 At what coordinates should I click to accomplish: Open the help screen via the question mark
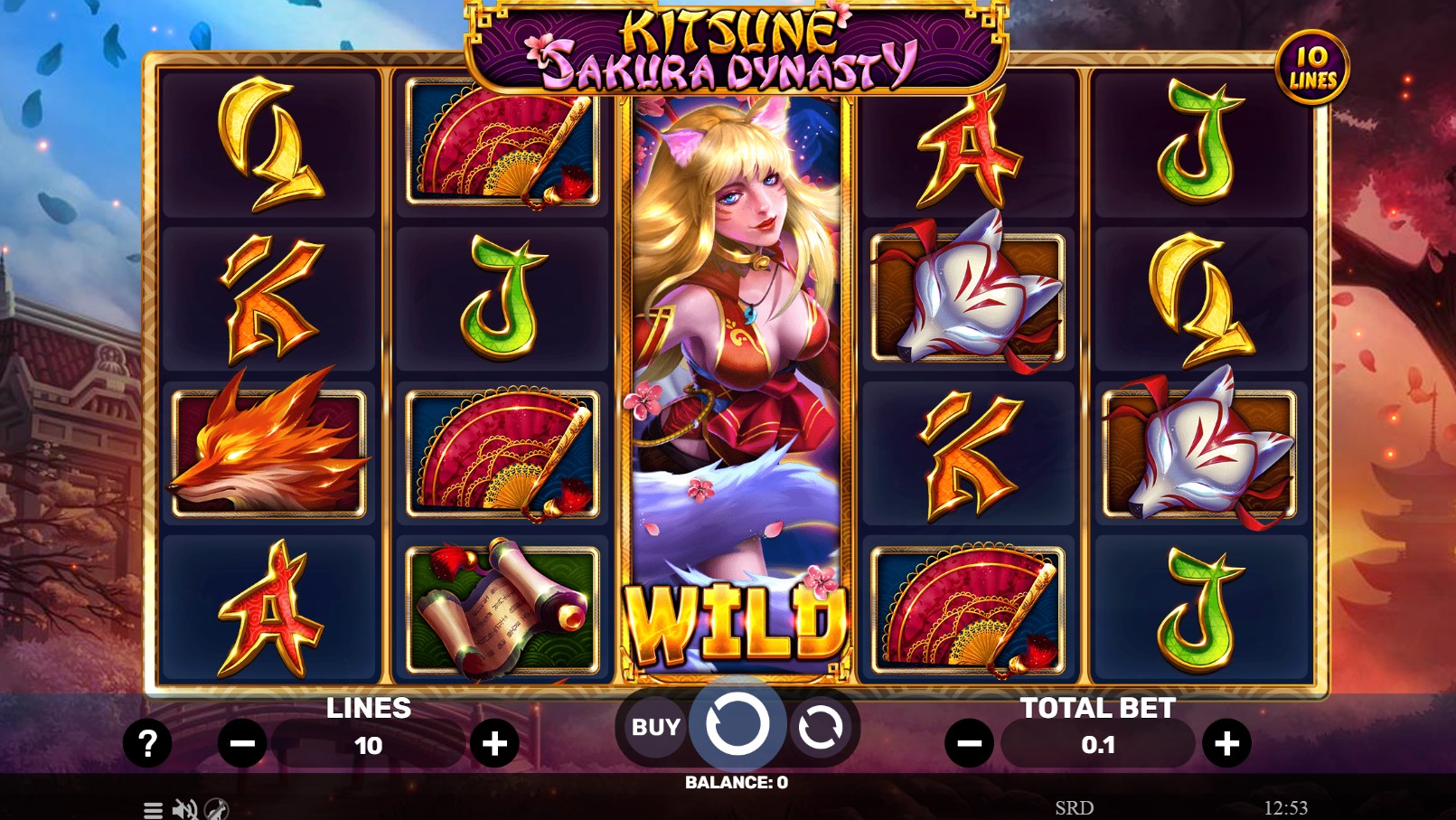click(x=147, y=743)
